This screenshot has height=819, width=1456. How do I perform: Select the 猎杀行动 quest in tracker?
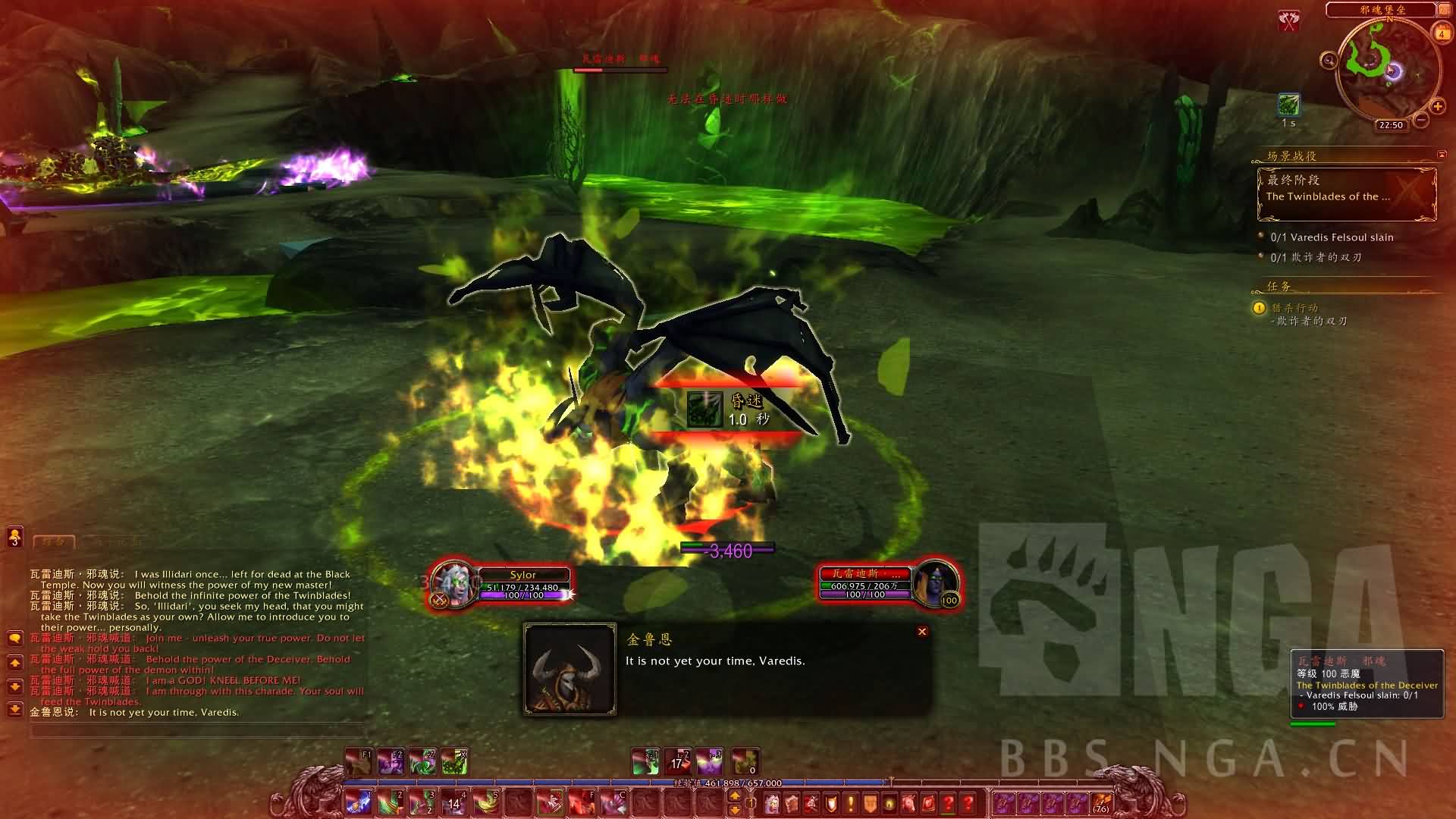pos(1295,308)
